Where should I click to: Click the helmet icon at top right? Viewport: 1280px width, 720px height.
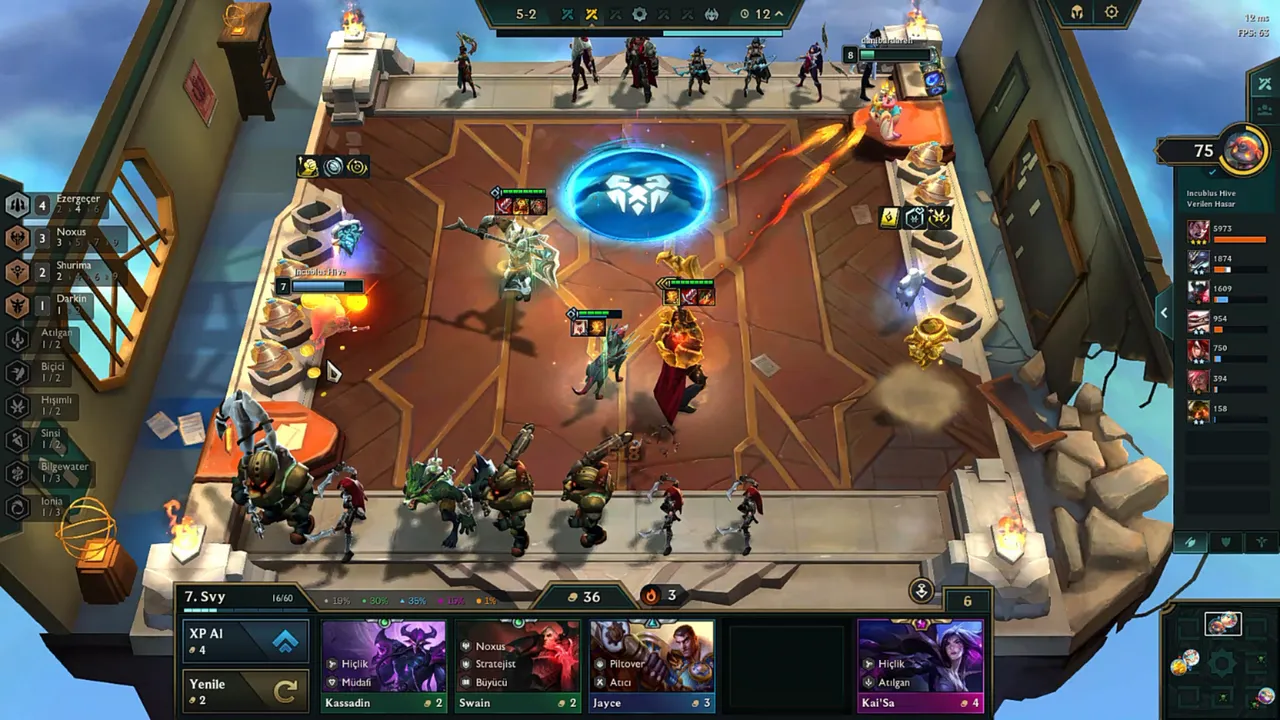pyautogui.click(x=1077, y=13)
